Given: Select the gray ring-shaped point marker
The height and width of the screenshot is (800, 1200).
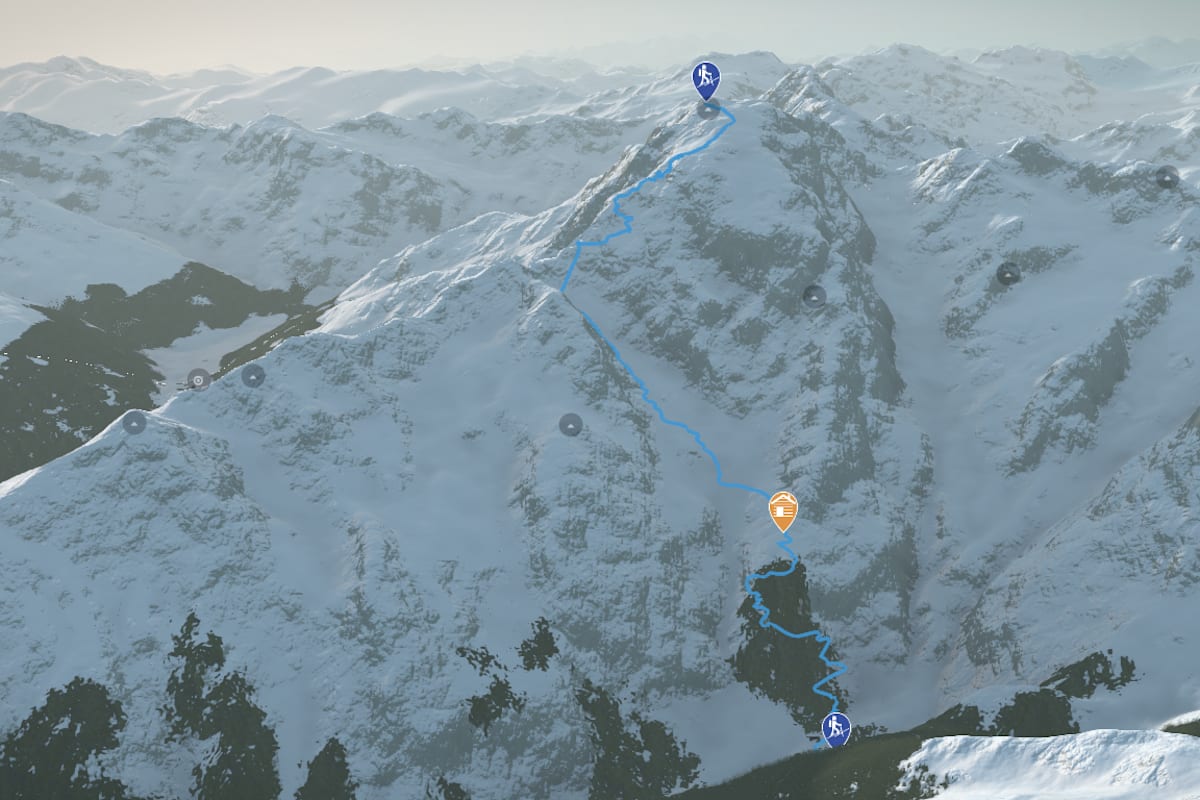Looking at the screenshot, I should [x=199, y=379].
